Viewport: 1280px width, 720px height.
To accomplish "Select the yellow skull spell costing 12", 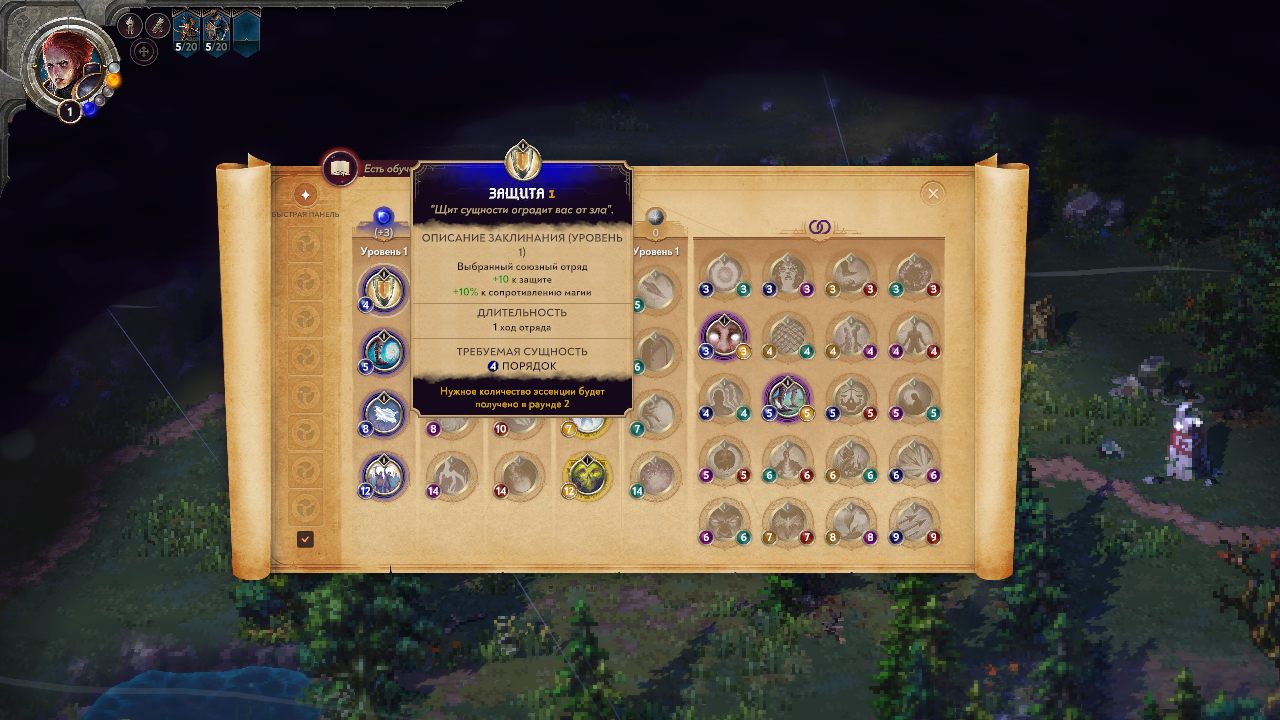I will [x=587, y=476].
